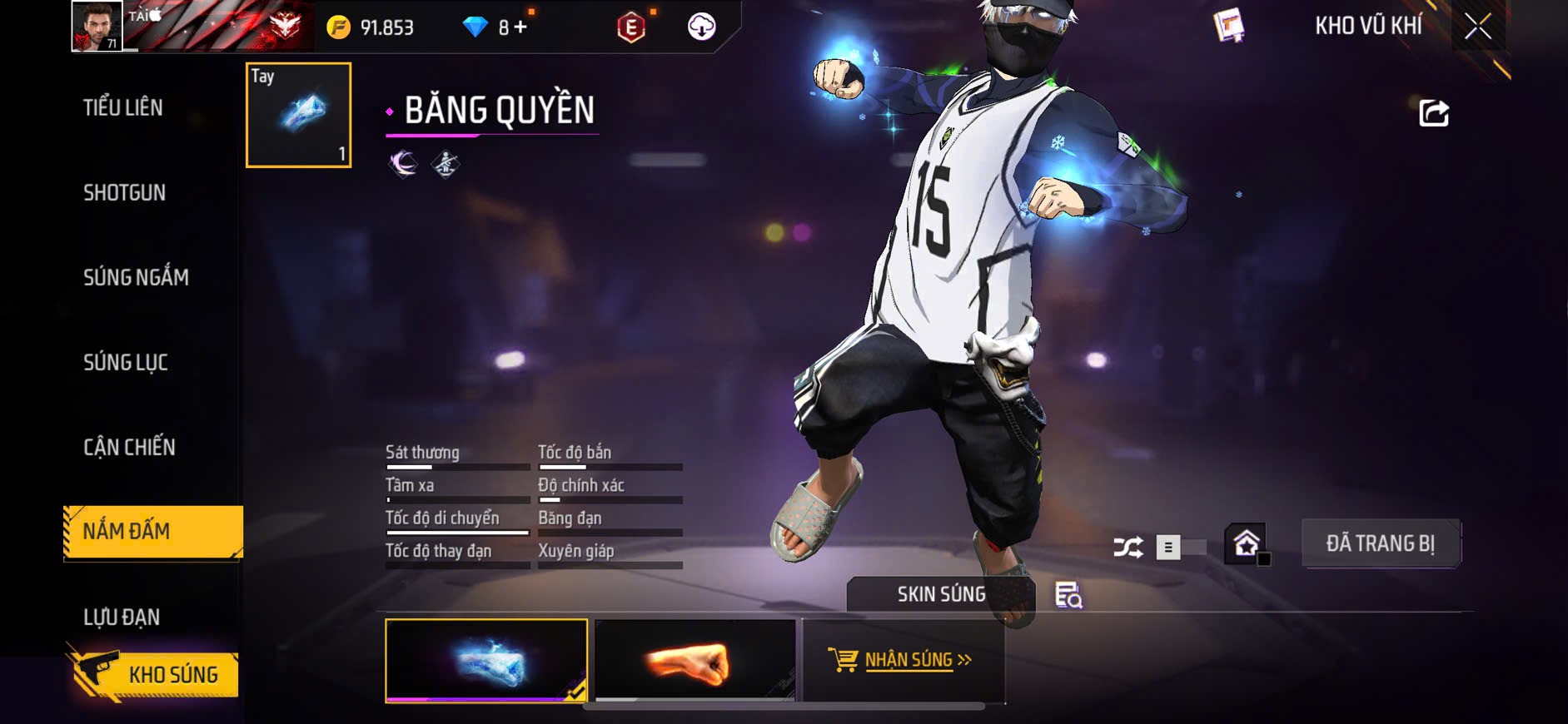The width and height of the screenshot is (1568, 724).
Task: Open the Lựu Đạn category
Action: 122,617
